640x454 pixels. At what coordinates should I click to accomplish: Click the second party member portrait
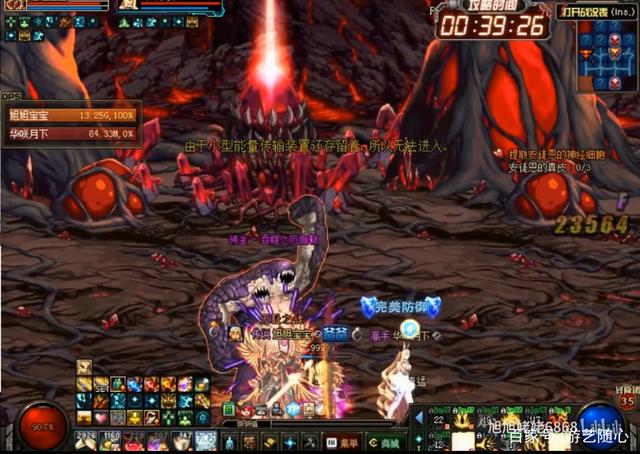(x=130, y=6)
